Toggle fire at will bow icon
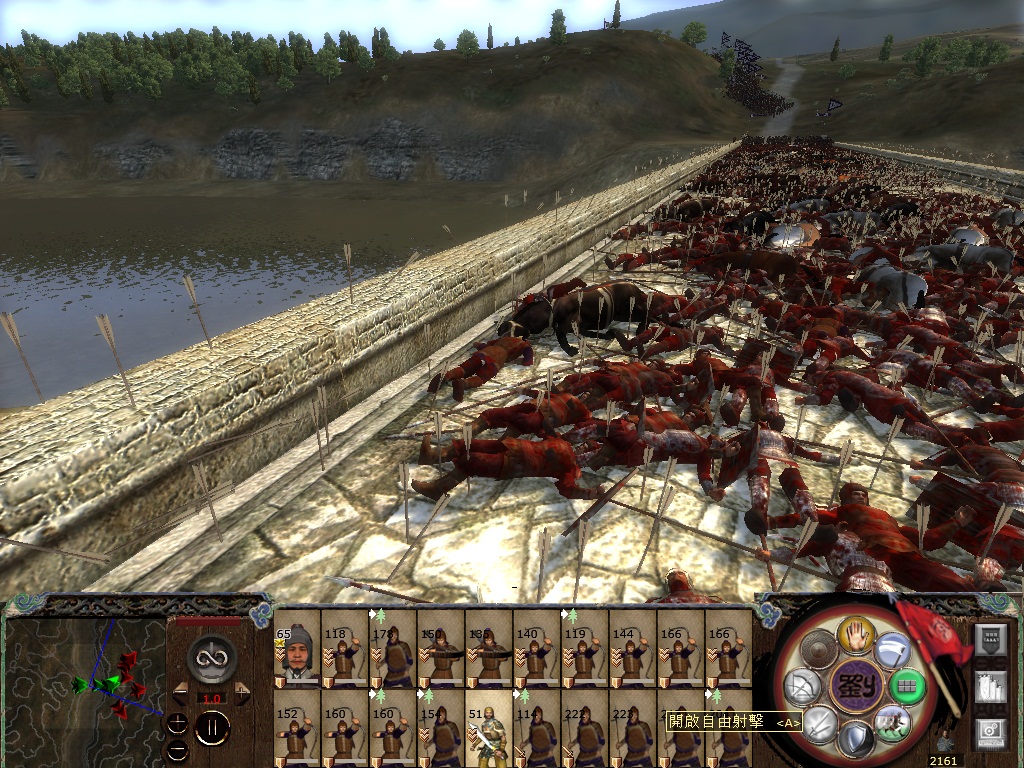Viewport: 1024px width, 768px height. pyautogui.click(x=803, y=687)
